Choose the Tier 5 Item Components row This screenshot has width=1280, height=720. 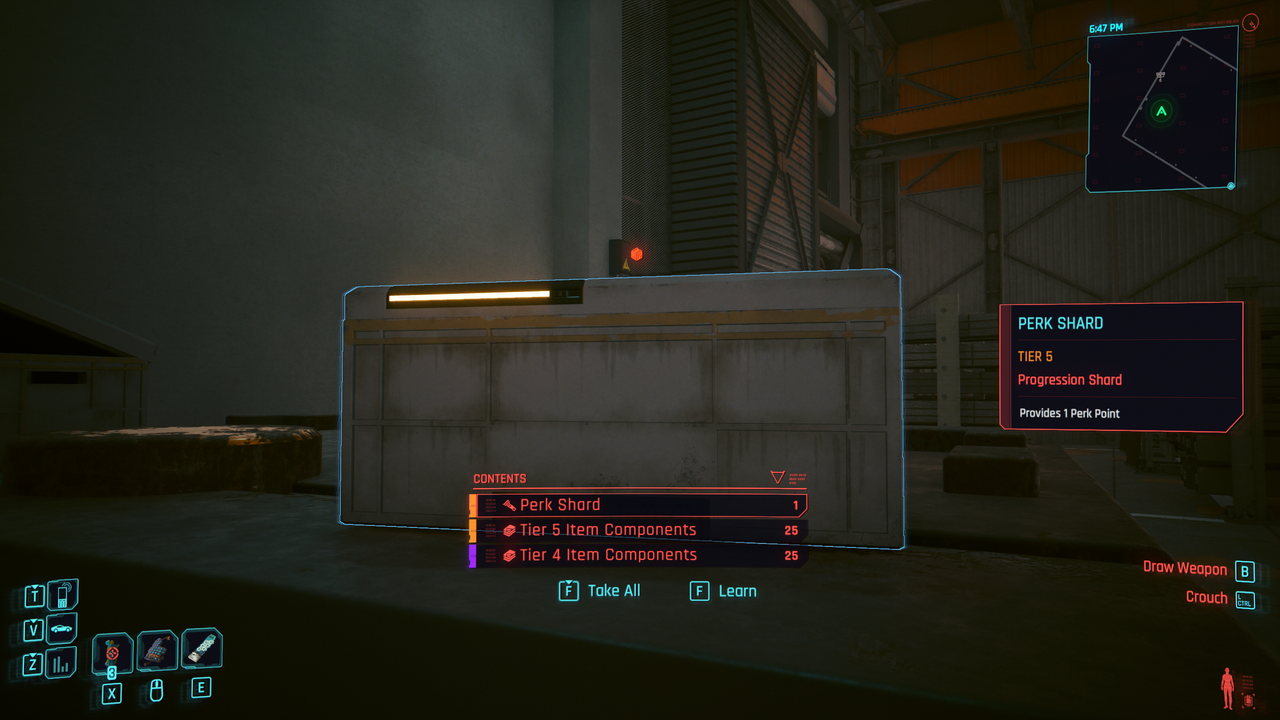640,530
